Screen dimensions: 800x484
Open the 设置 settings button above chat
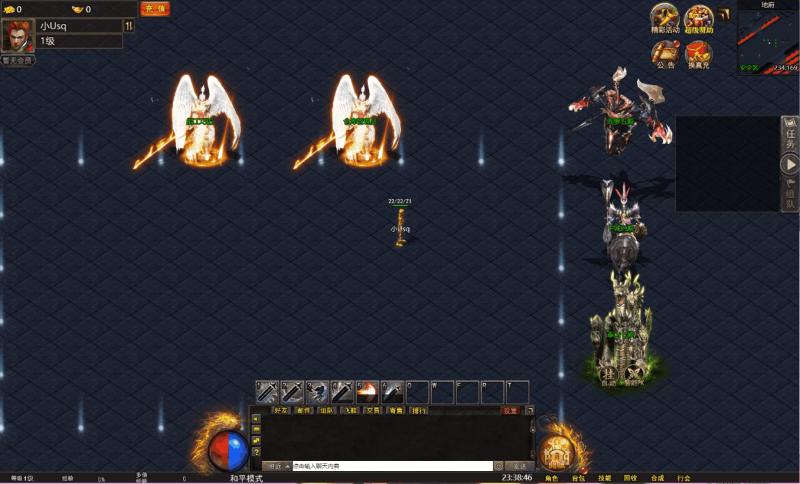pyautogui.click(x=511, y=410)
